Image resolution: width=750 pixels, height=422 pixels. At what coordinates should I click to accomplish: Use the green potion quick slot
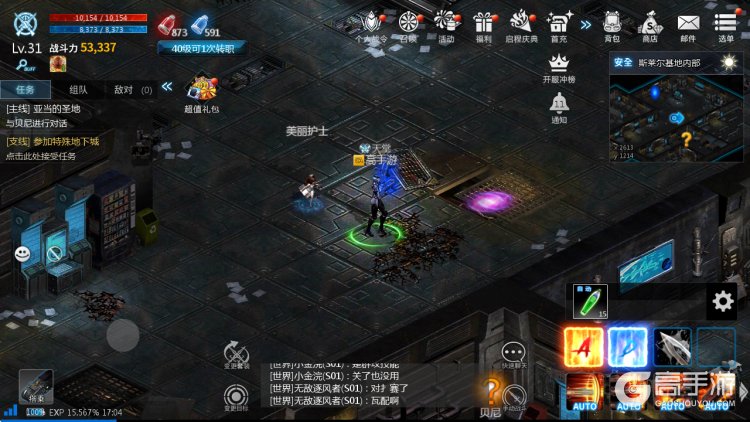590,301
